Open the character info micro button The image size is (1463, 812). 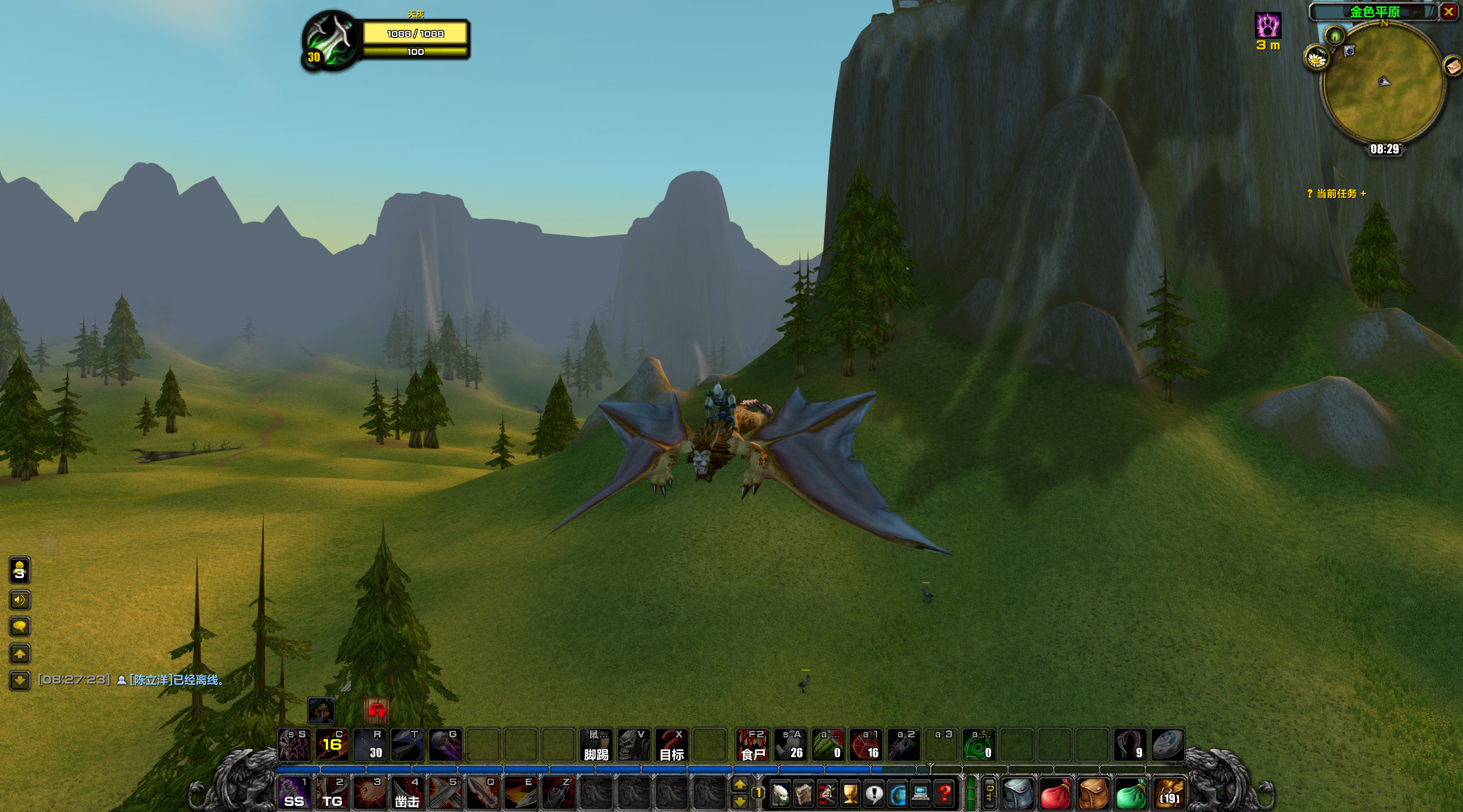click(x=780, y=795)
